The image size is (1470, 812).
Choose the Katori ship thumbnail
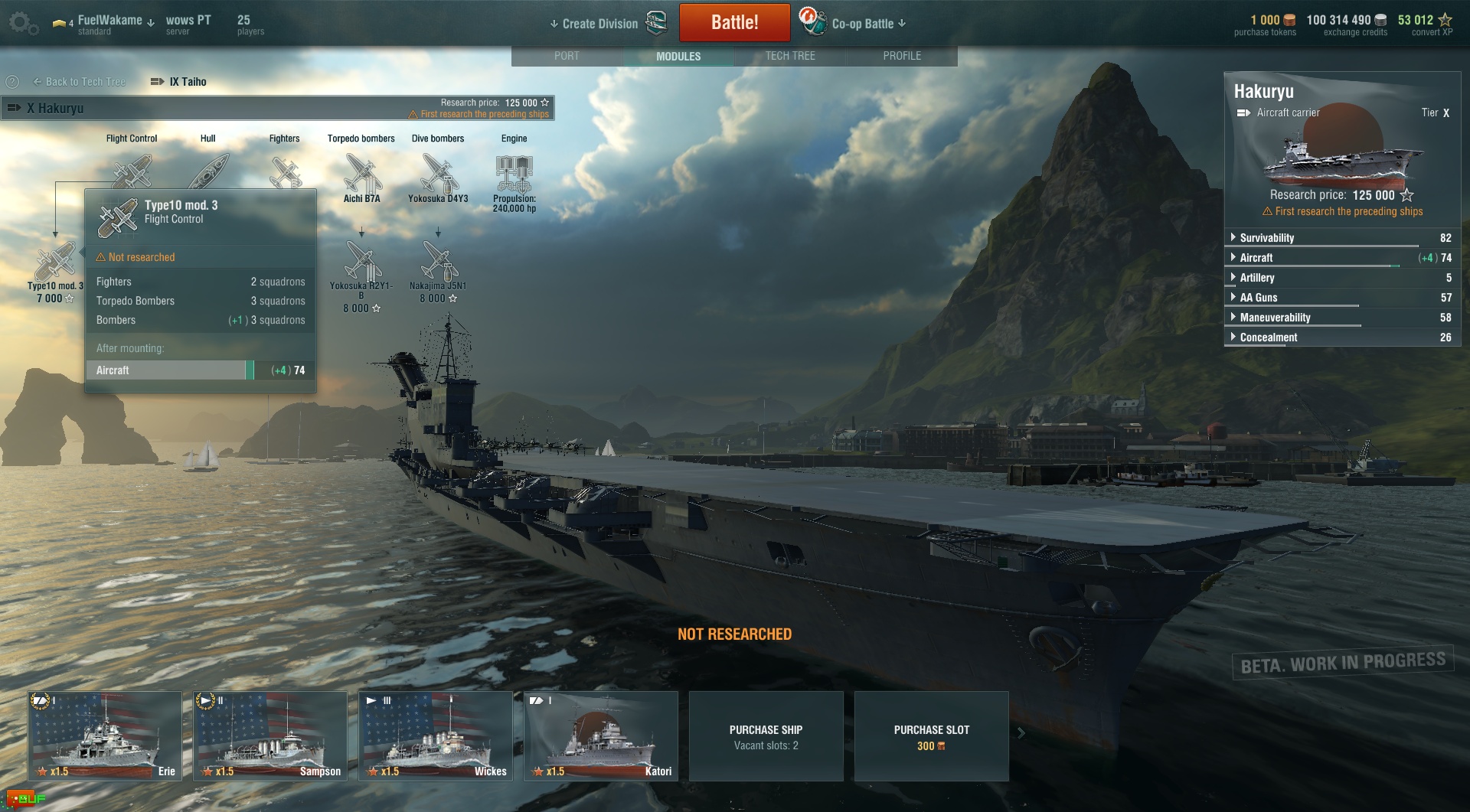coord(601,735)
